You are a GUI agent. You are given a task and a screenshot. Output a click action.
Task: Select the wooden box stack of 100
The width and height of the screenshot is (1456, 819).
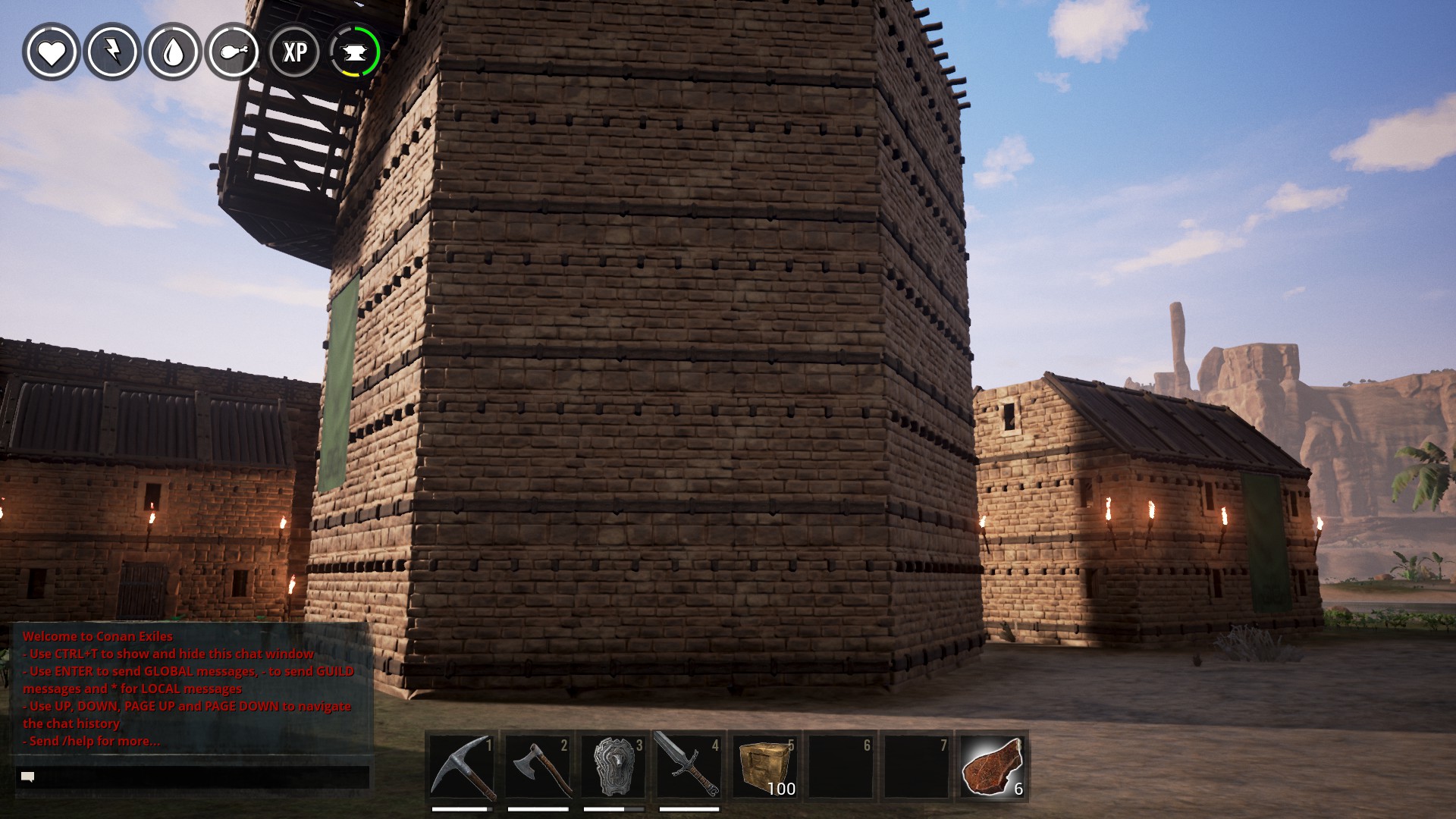pos(764,767)
